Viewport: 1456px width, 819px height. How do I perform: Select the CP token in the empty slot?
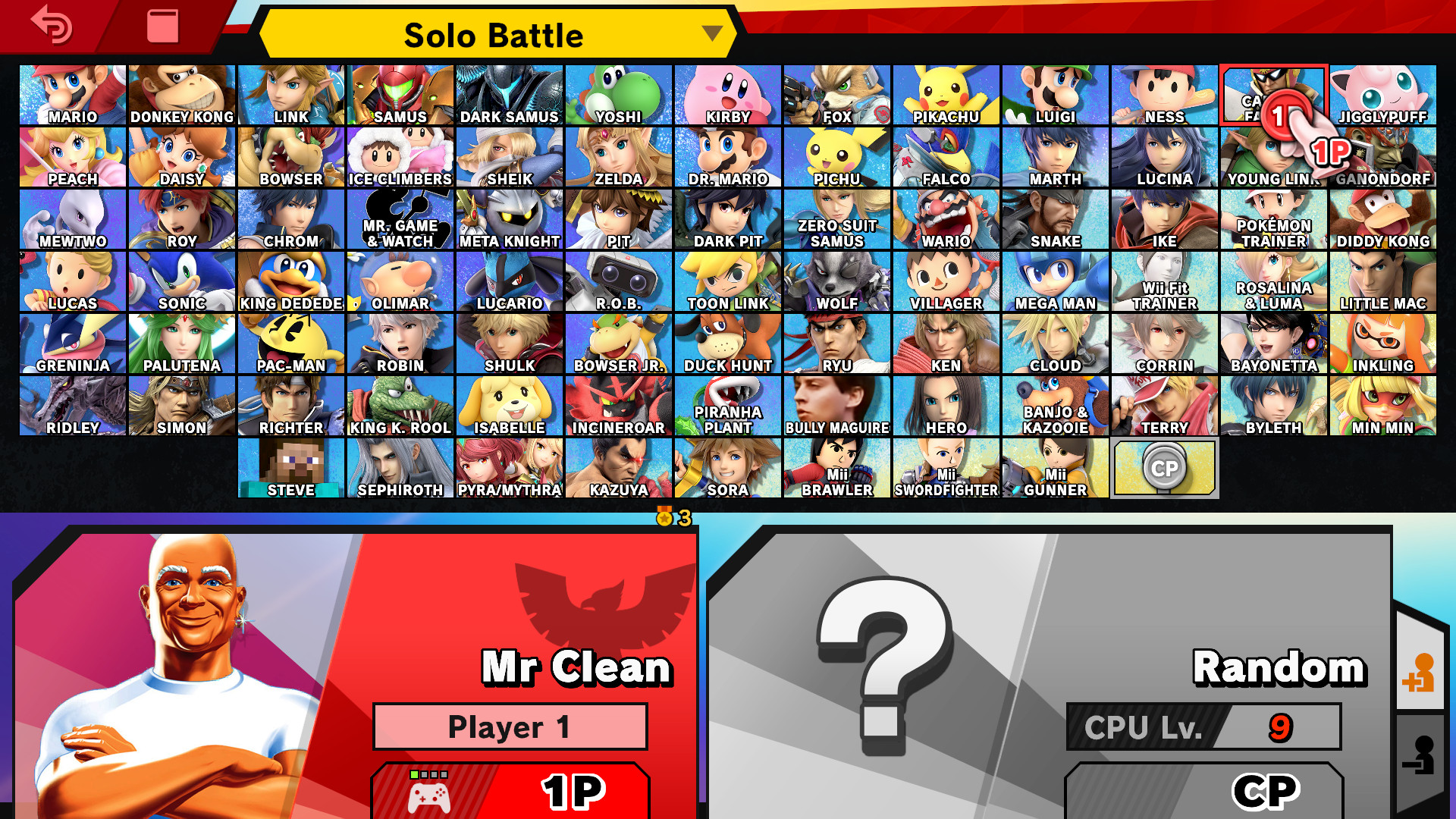coord(1165,468)
